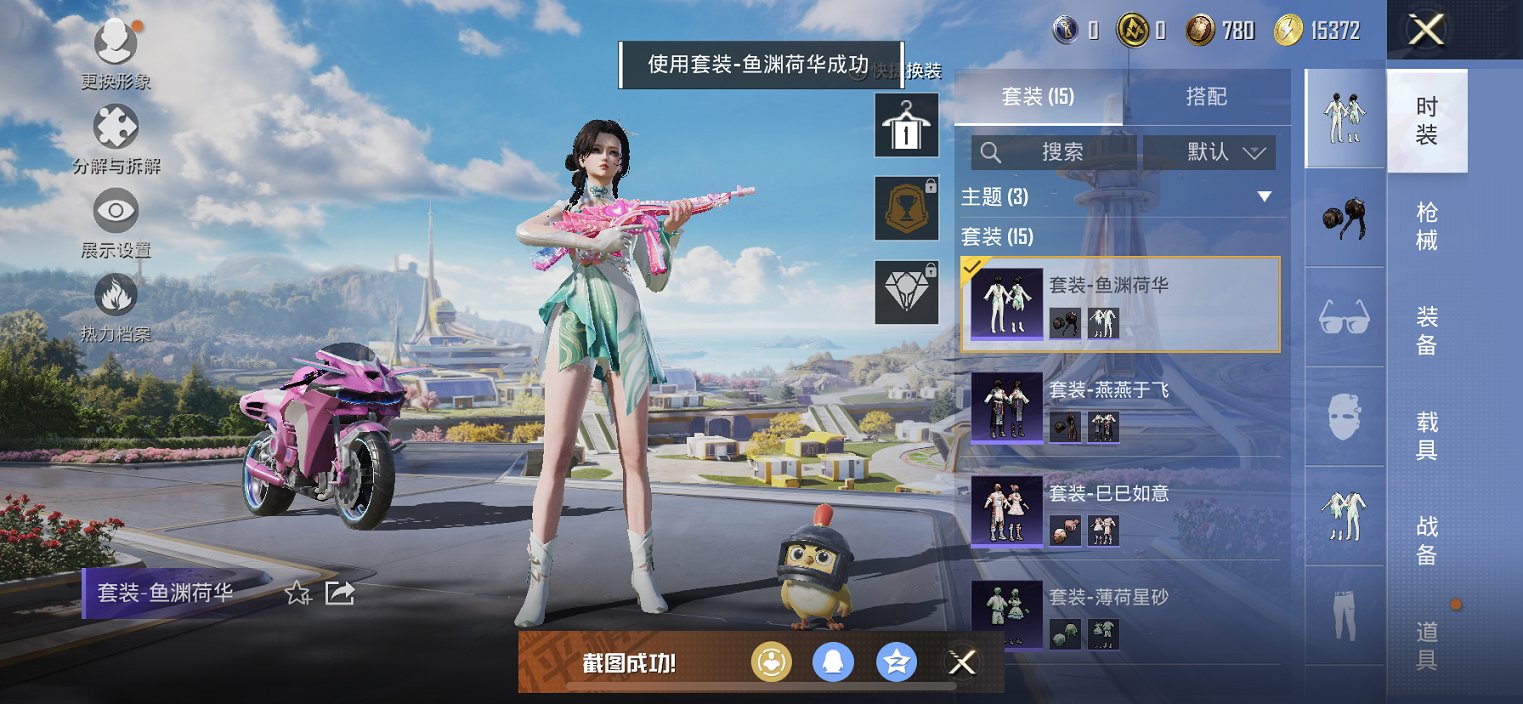Select the glasses accessory category icon
The width and height of the screenshot is (1523, 704).
[x=1344, y=318]
